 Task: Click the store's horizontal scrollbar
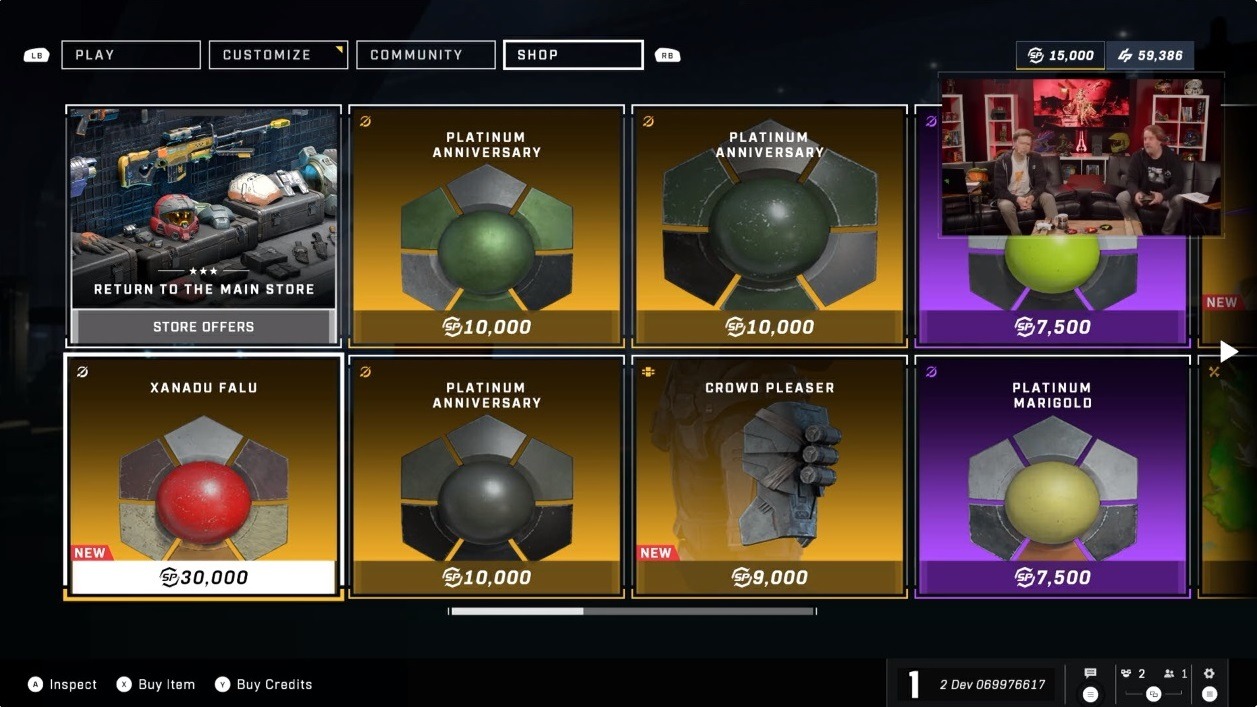(632, 611)
